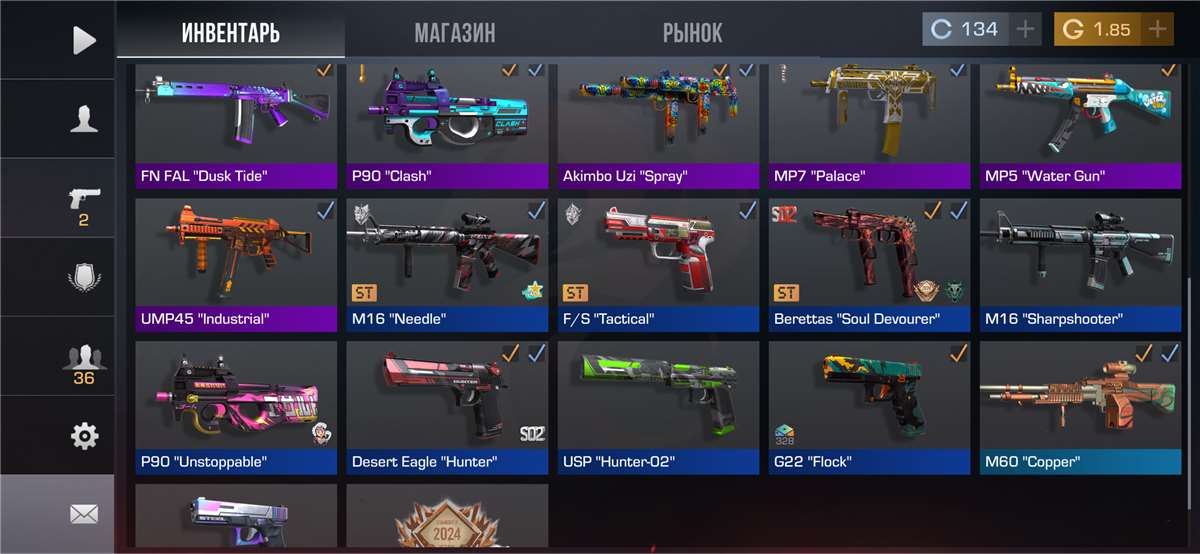Choose the Berettas "Soul Devourer" skin
The image size is (1200, 554).
[869, 262]
